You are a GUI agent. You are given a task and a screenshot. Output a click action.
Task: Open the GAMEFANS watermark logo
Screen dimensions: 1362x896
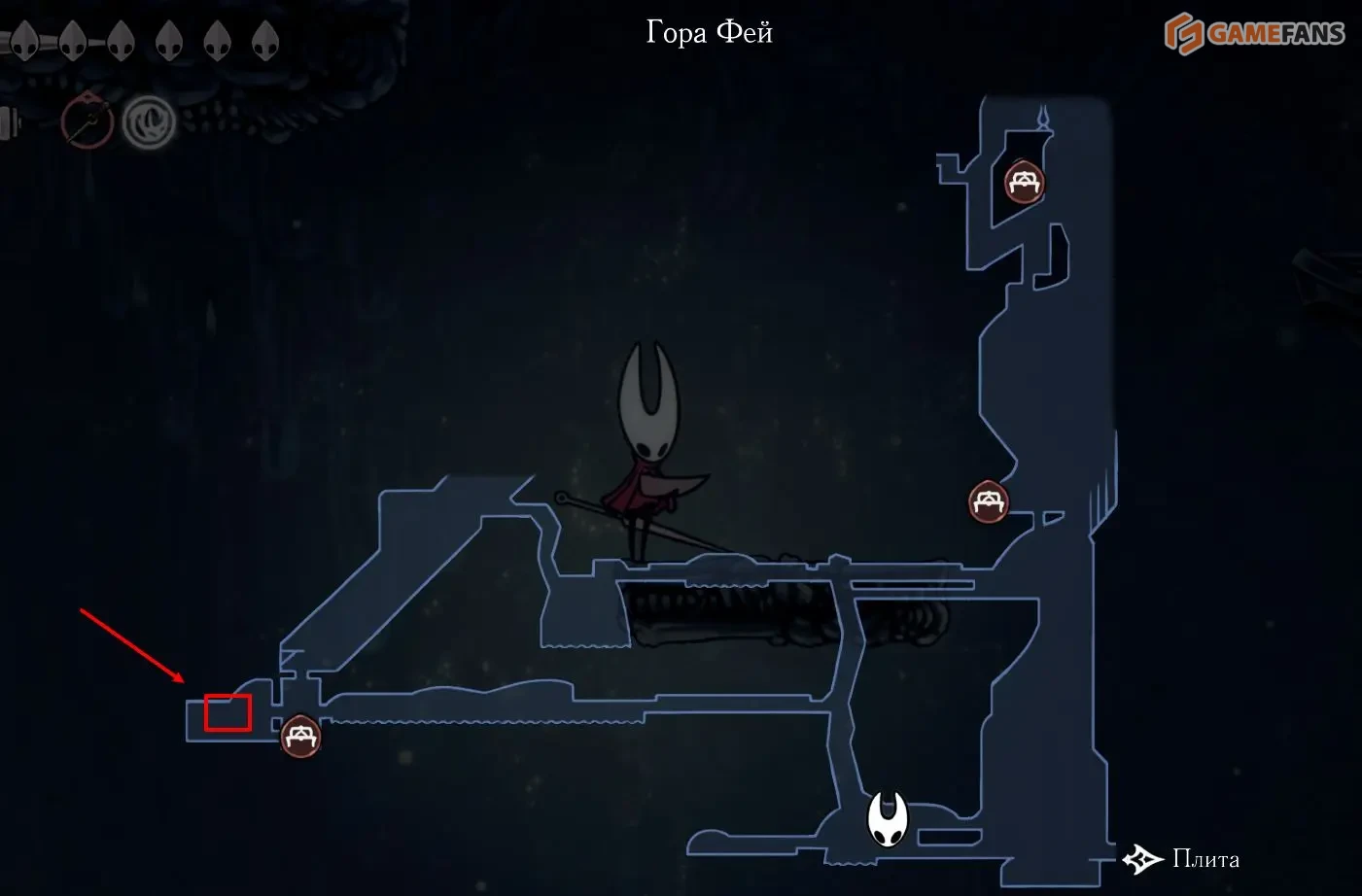coord(1254,34)
